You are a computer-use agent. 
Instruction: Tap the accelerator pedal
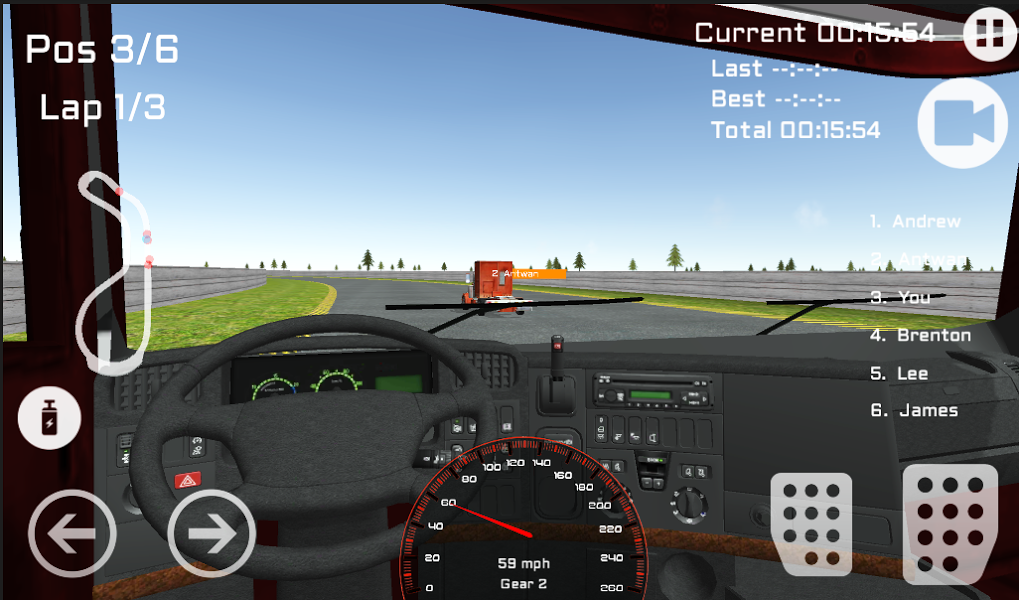949,523
